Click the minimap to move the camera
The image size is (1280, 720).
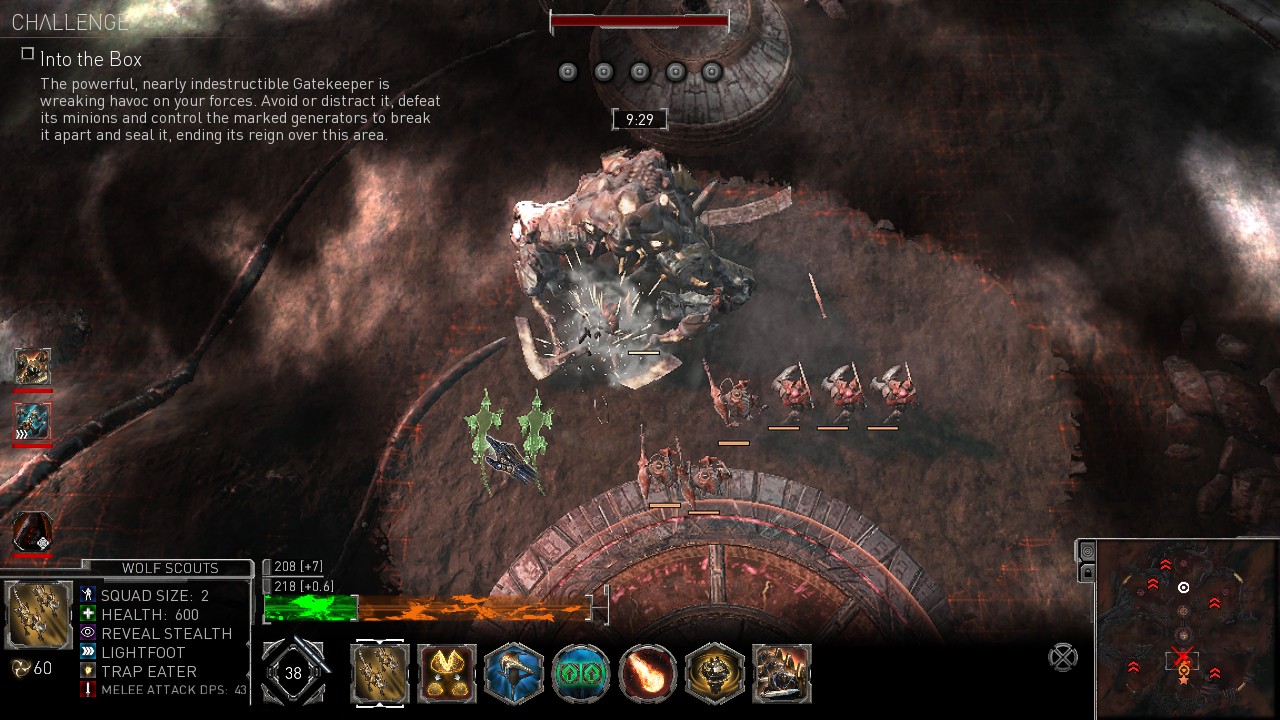coord(1184,628)
